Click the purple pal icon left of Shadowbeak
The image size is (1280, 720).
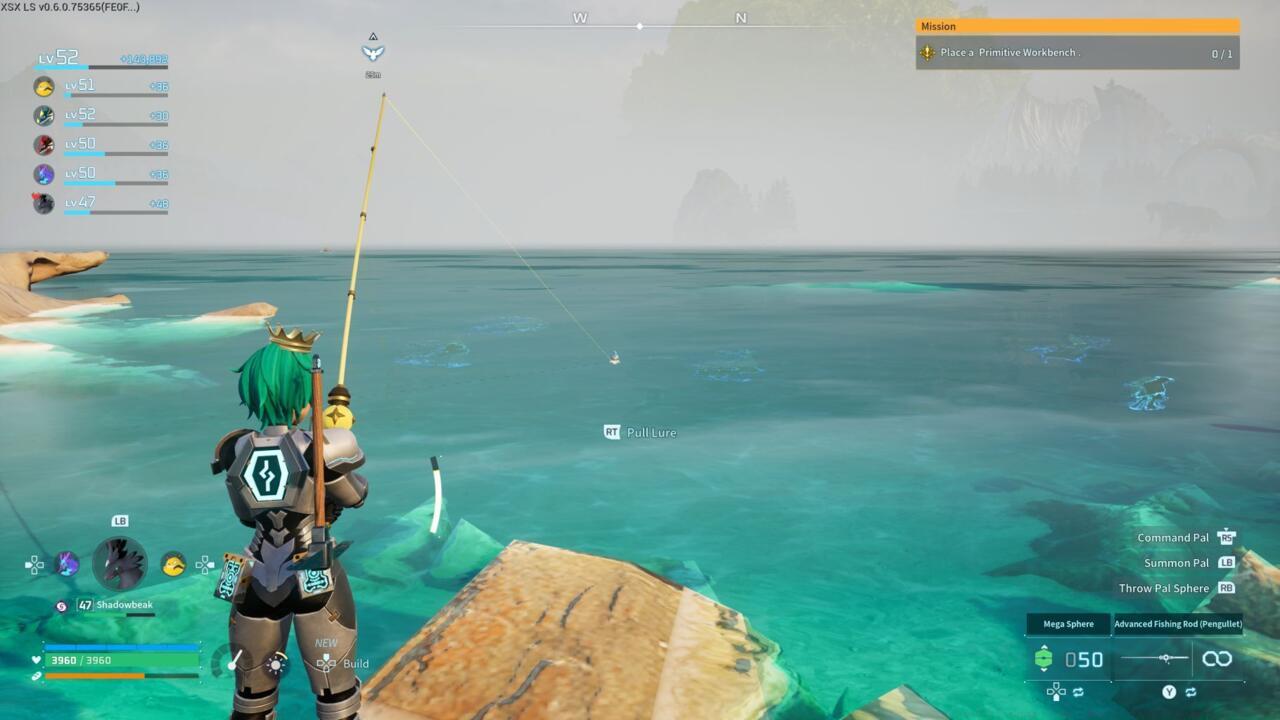click(x=66, y=563)
